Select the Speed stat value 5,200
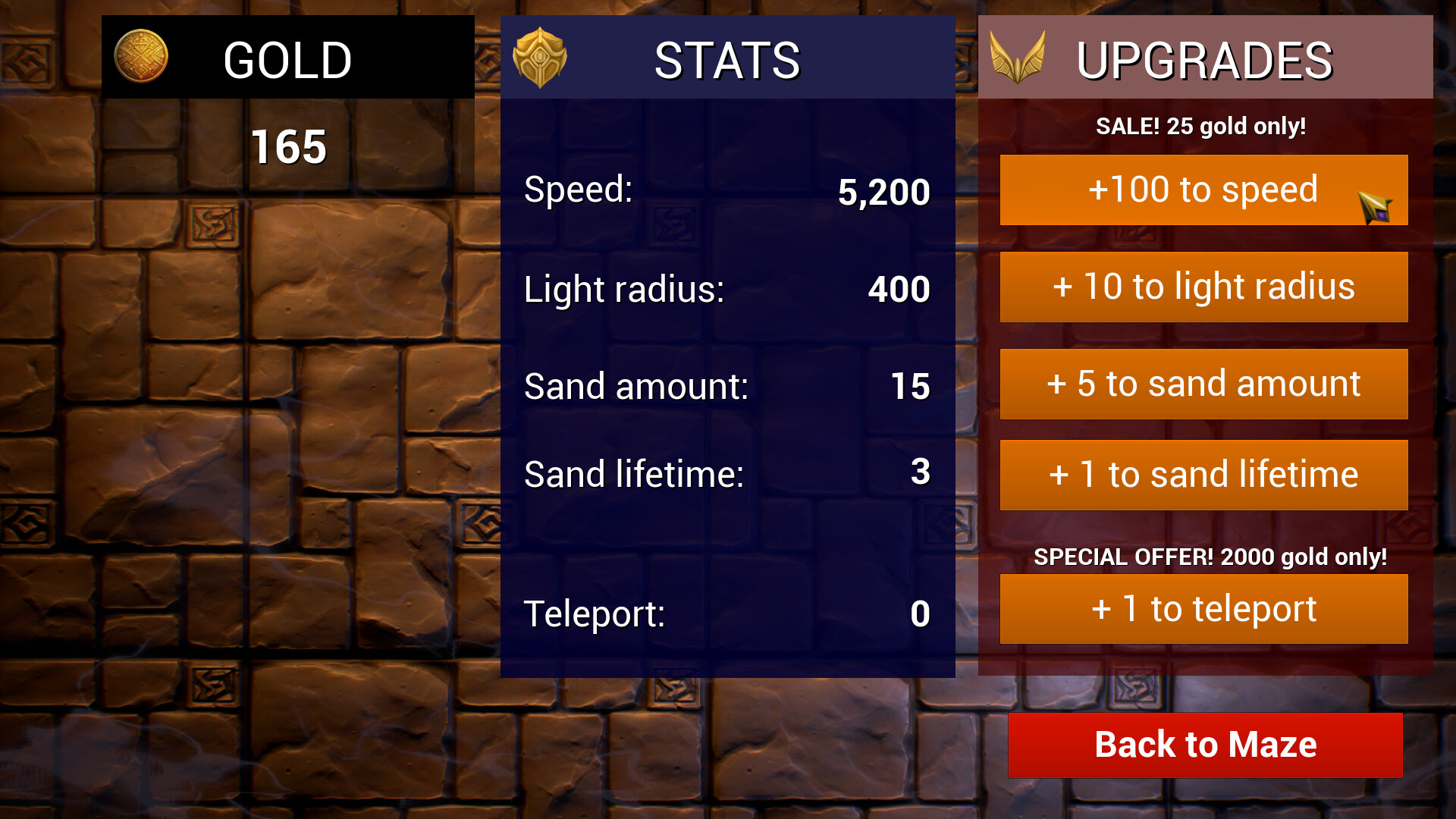Image resolution: width=1456 pixels, height=819 pixels. [x=883, y=192]
